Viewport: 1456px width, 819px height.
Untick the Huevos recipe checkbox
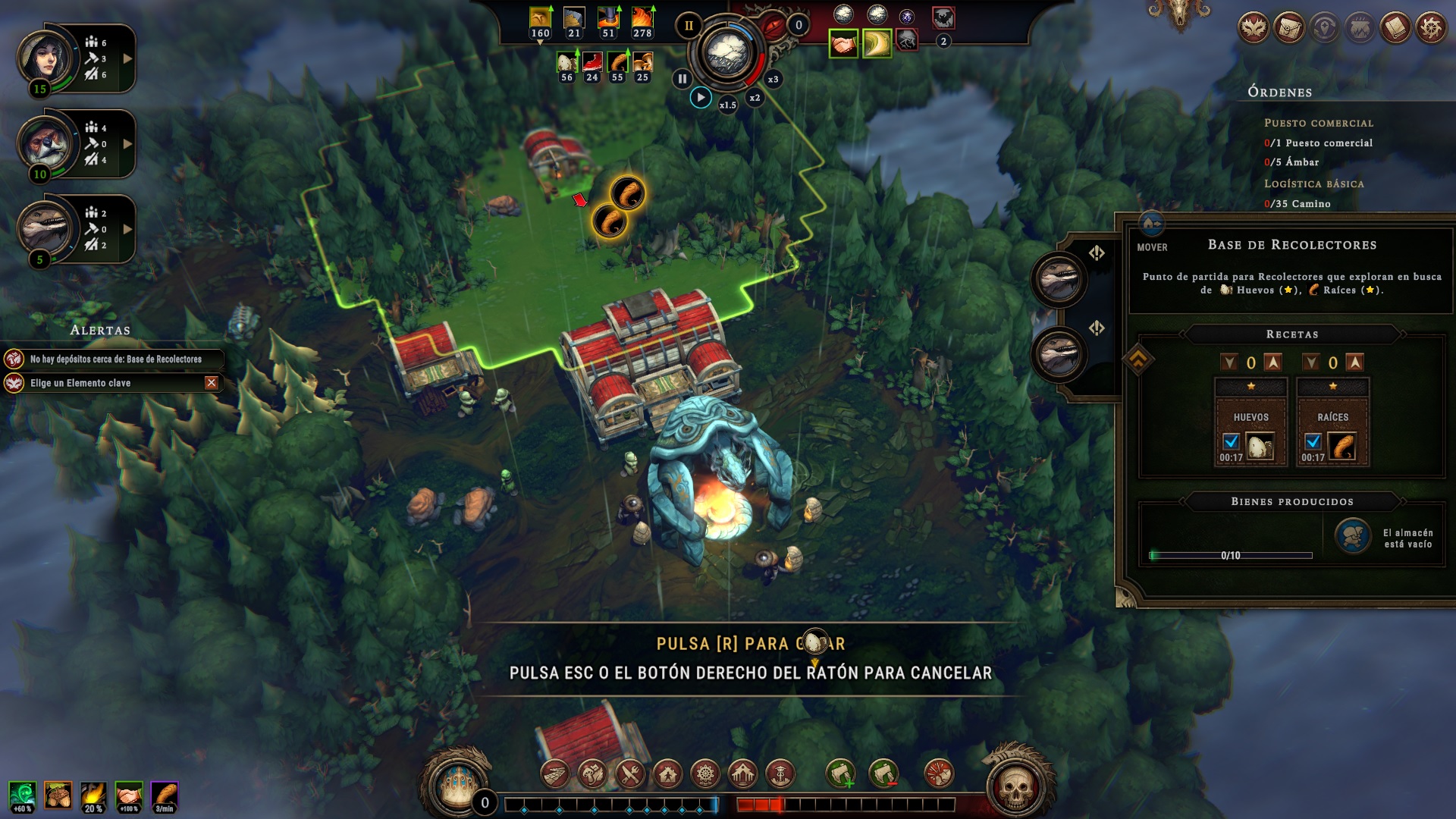1231,441
